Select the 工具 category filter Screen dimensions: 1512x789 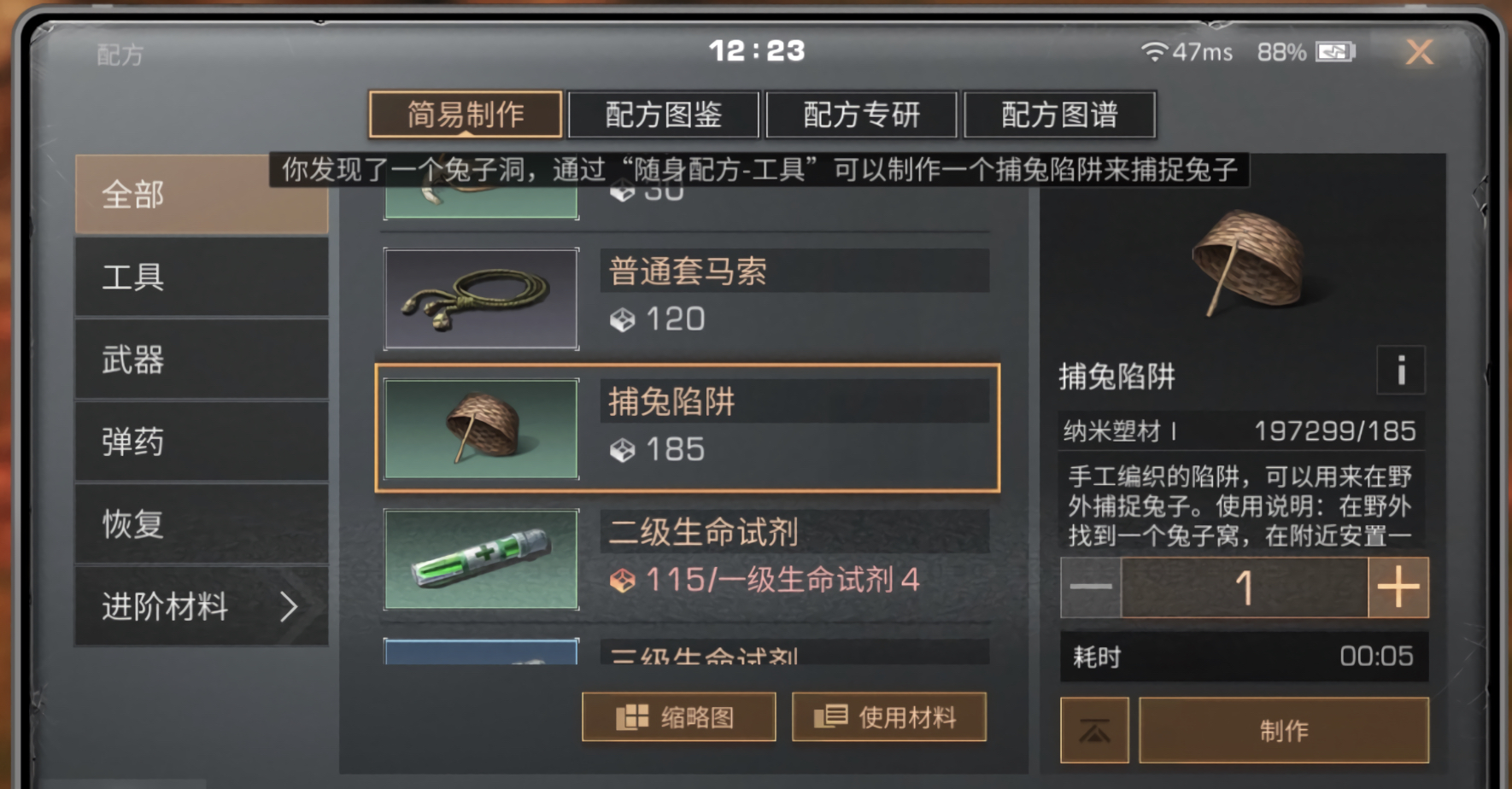tap(202, 278)
